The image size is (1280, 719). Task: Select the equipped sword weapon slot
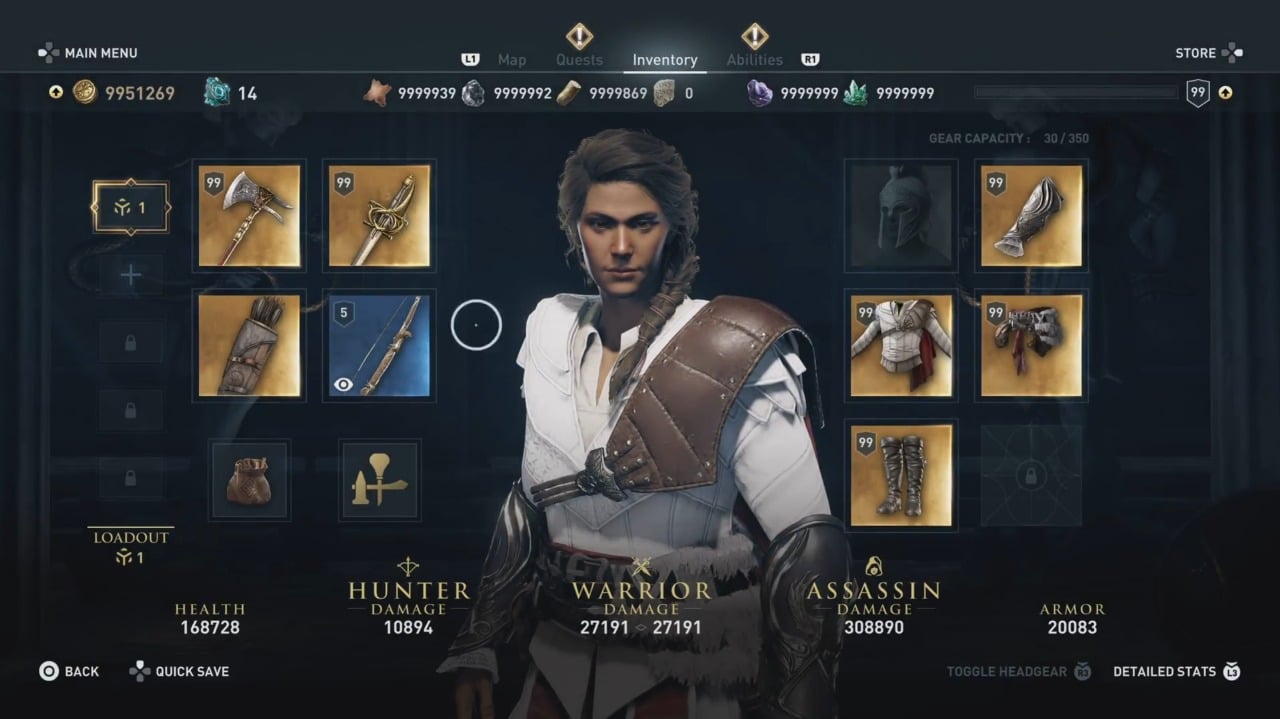tap(379, 216)
